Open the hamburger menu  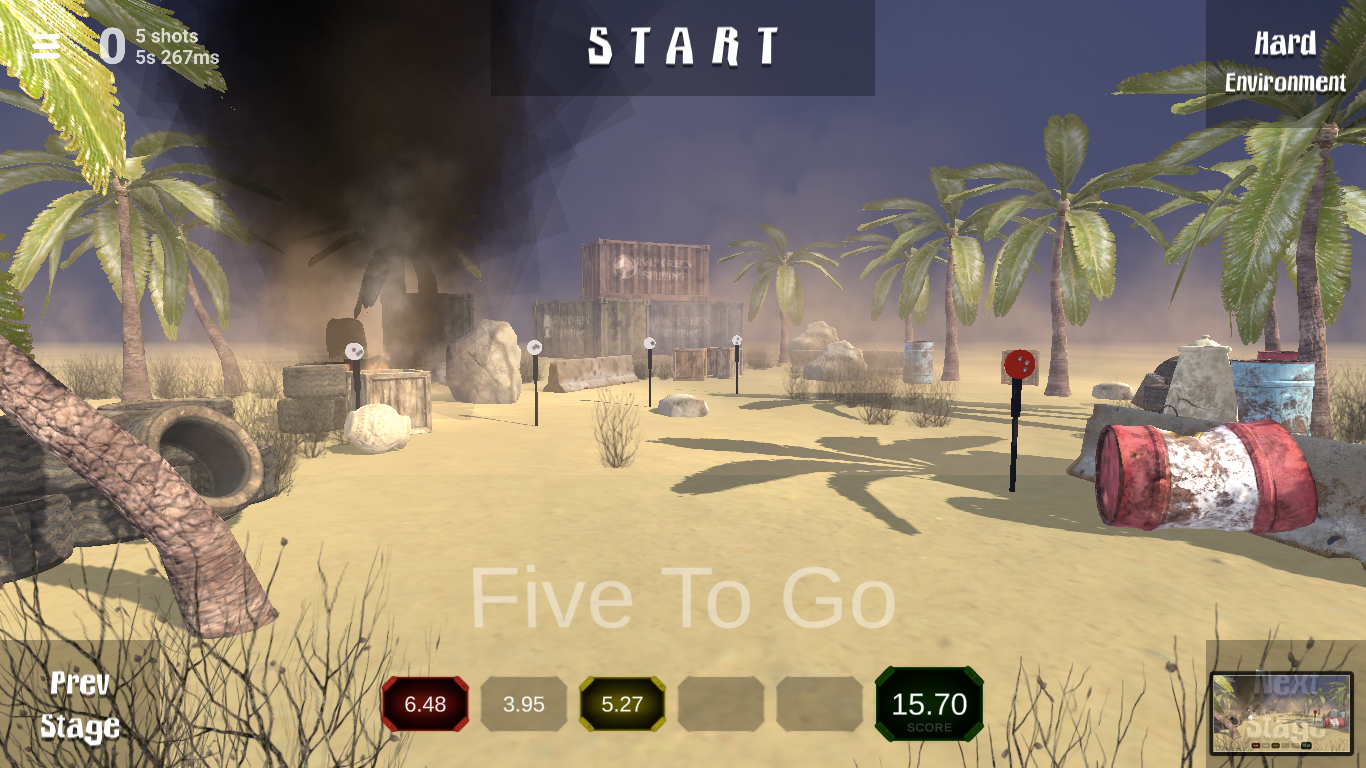pos(46,45)
